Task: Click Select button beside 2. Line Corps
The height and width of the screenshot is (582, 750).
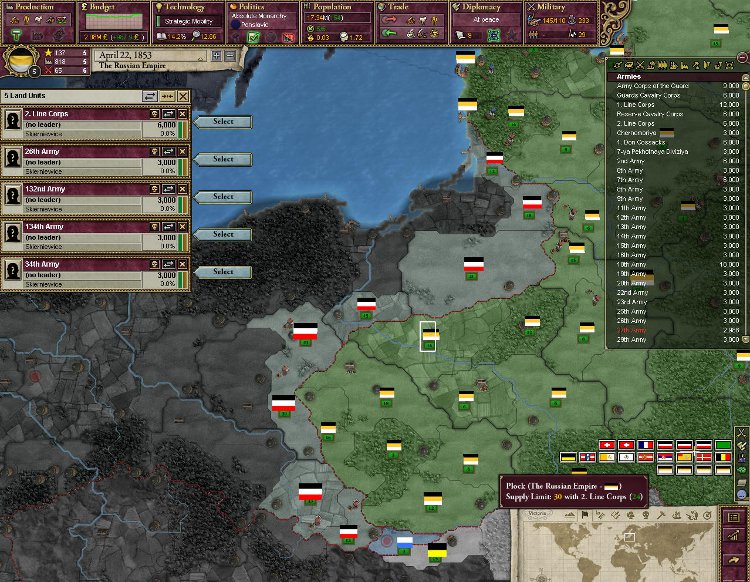Action: (223, 122)
